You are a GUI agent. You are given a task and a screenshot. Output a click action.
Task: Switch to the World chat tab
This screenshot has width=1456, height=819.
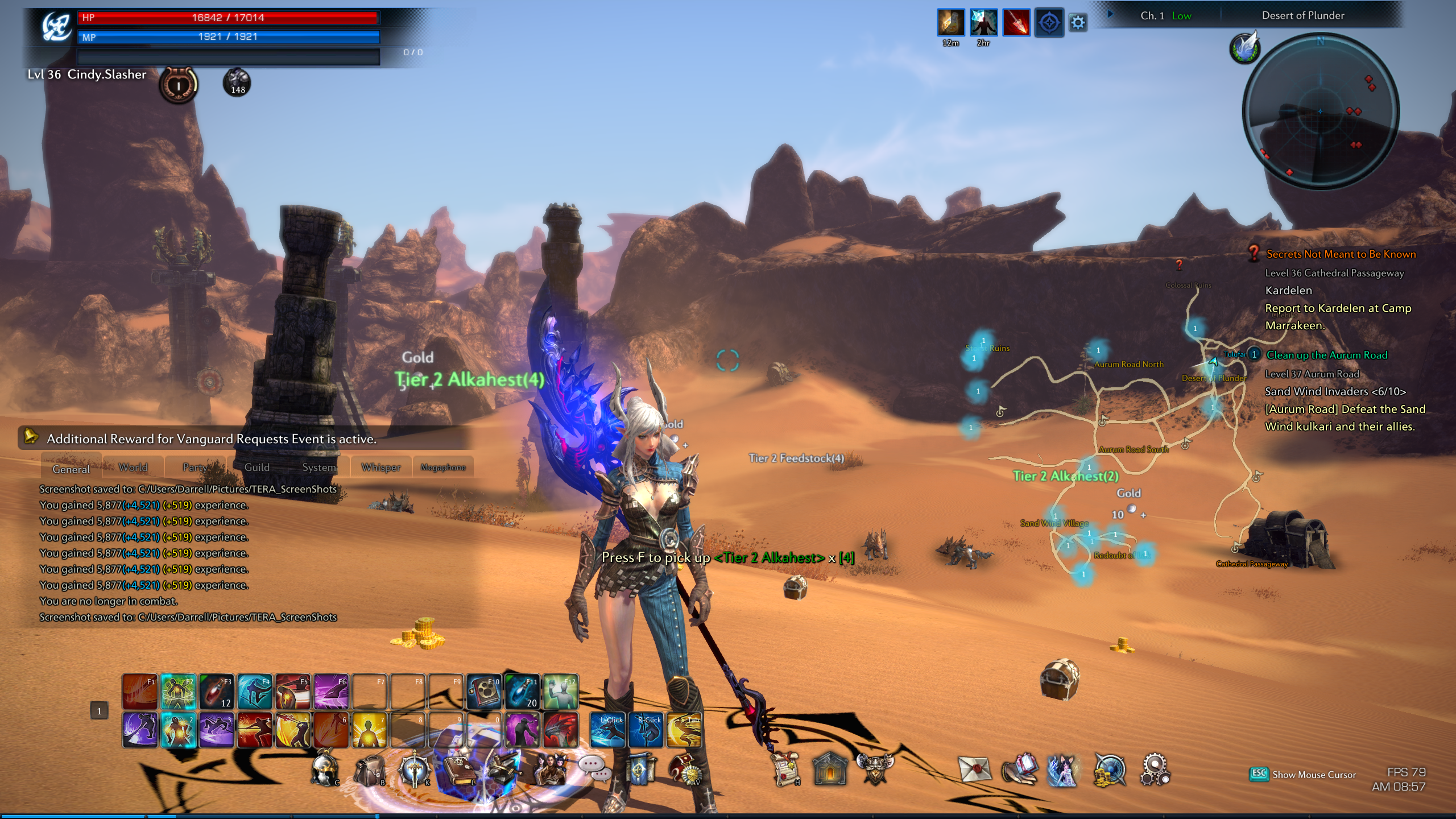tap(133, 468)
